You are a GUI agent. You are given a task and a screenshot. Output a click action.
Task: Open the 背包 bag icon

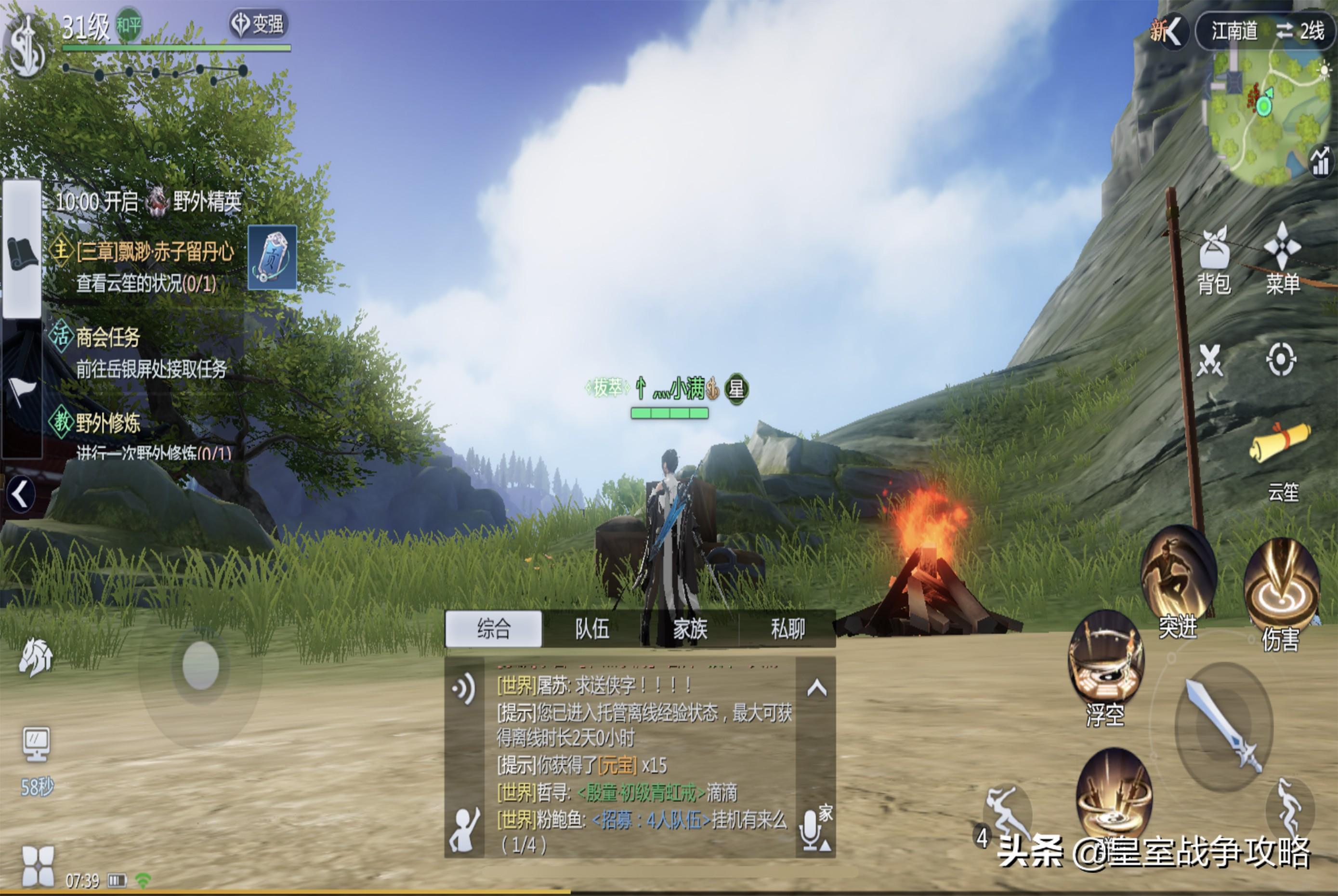[x=1214, y=260]
